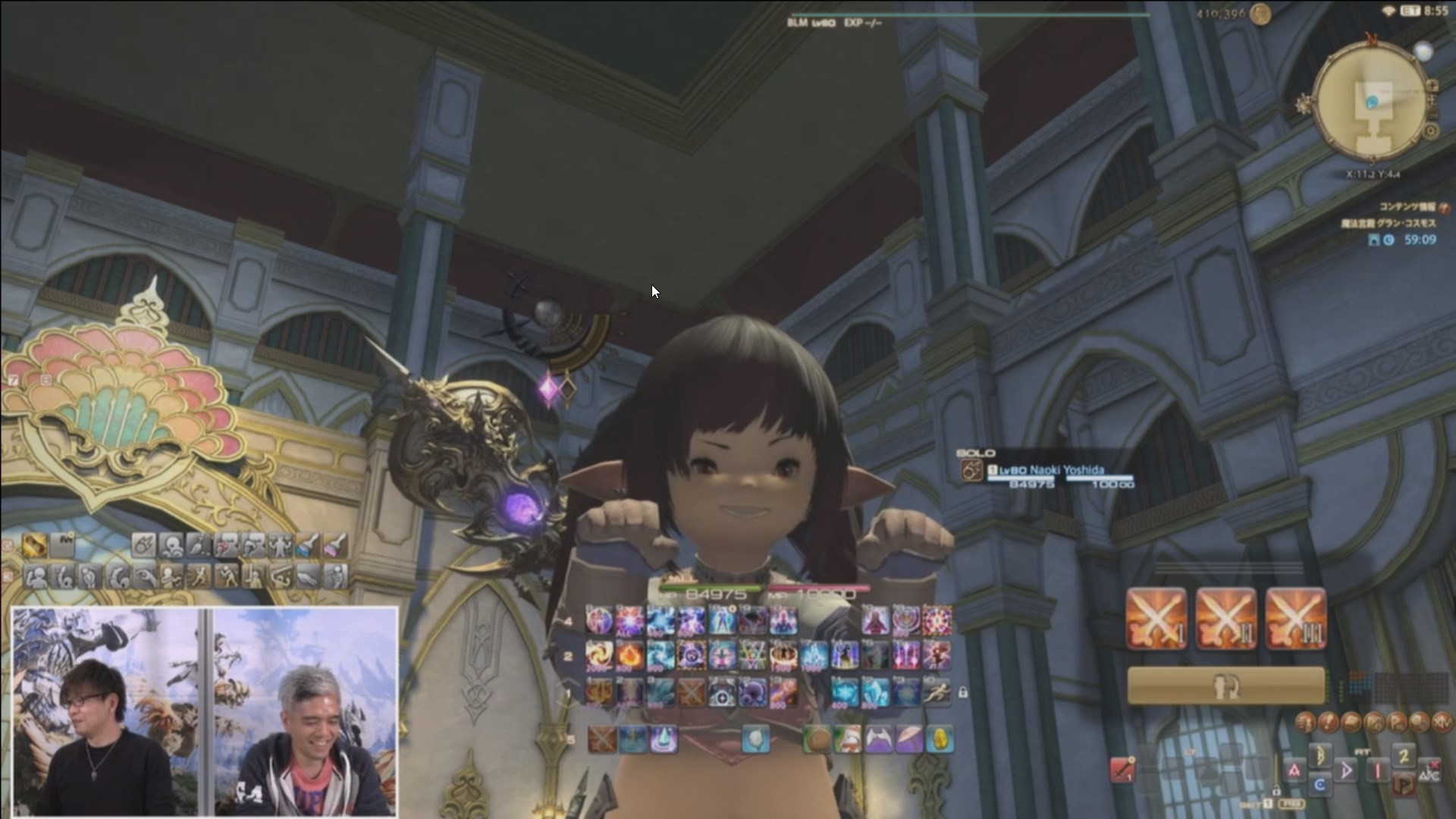Select the fireball icon on the left hotbar
Viewport: 1456px width, 819px height.
click(144, 546)
